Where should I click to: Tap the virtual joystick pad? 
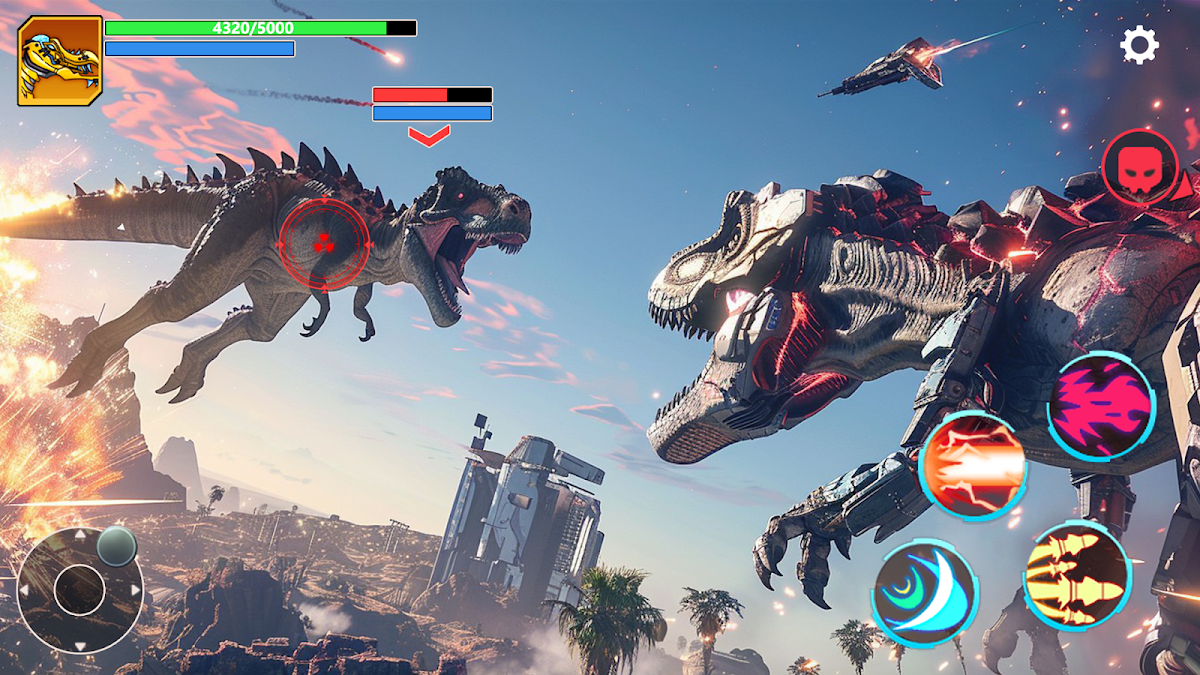pos(80,589)
